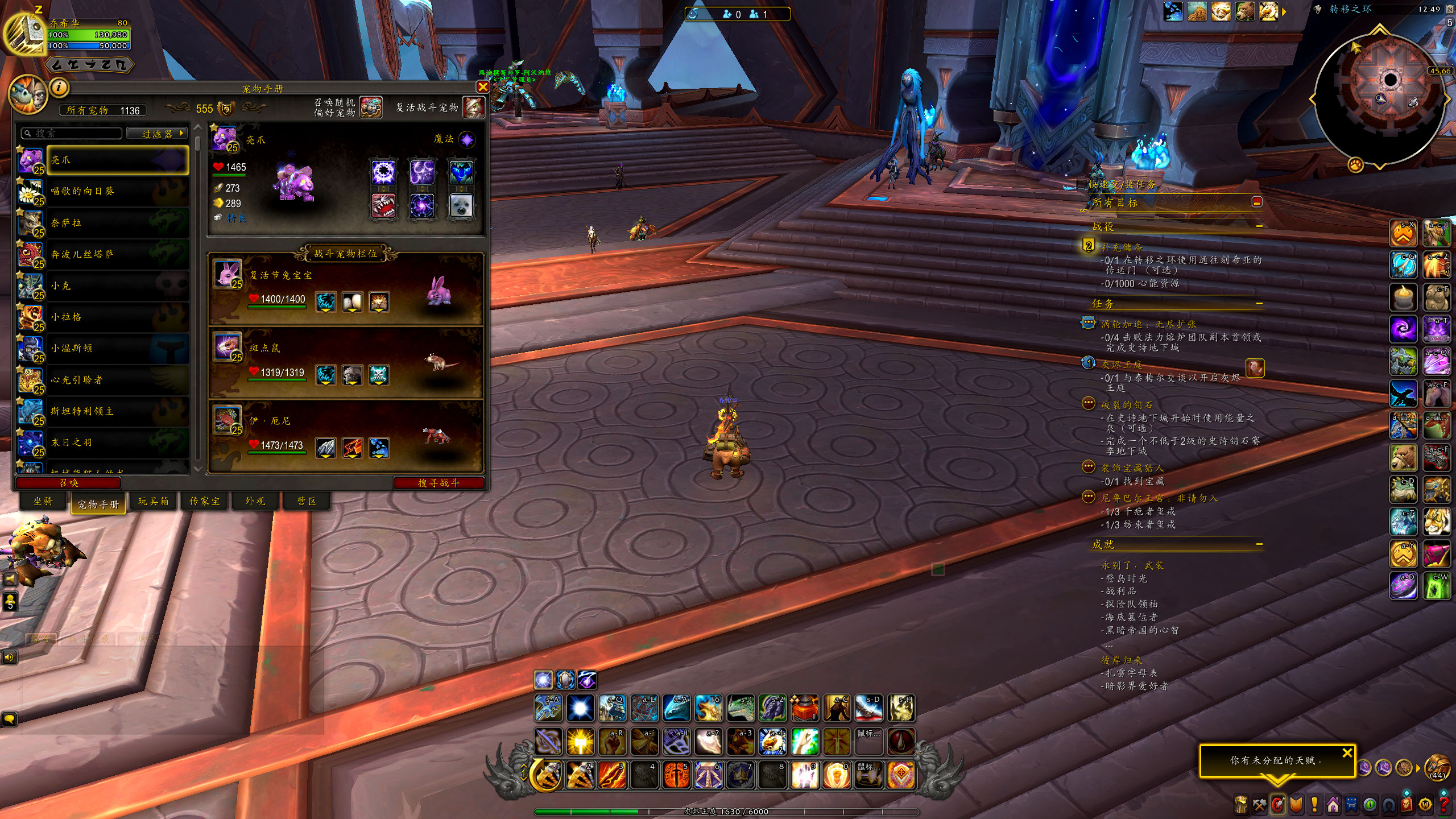Close the Pet Journal window
Viewport: 1456px width, 819px height.
pyautogui.click(x=482, y=87)
